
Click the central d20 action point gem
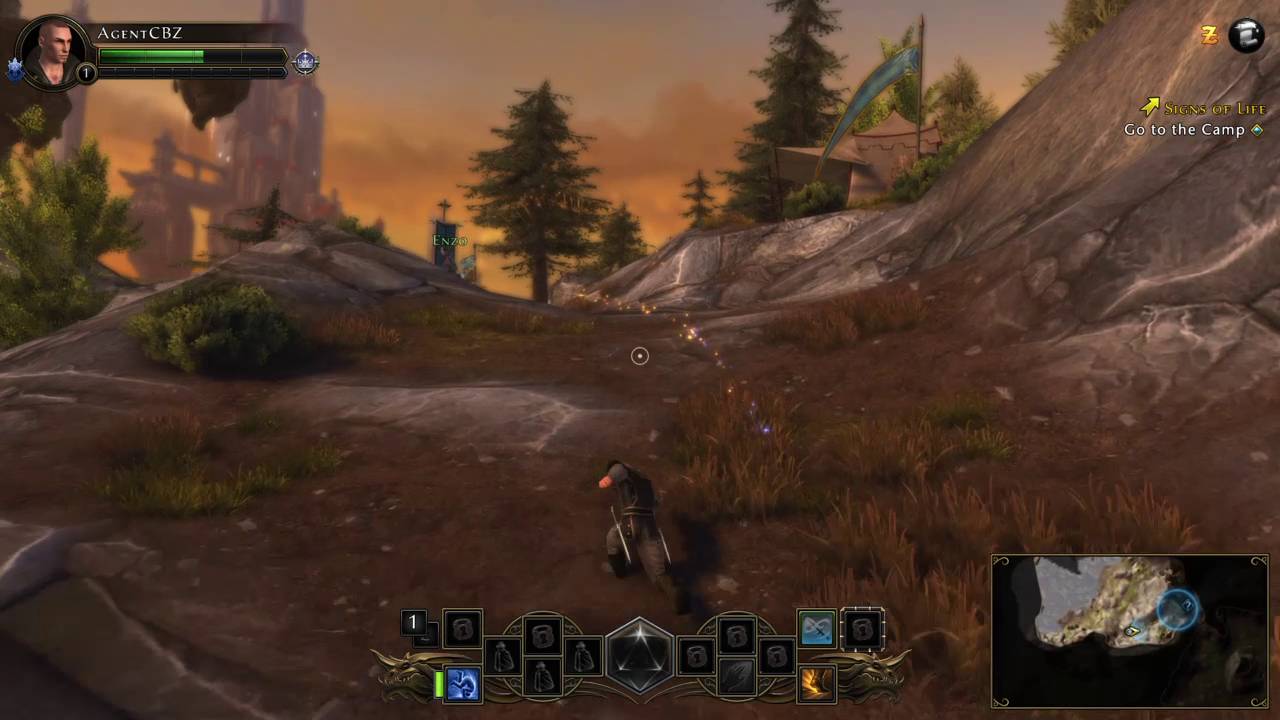click(640, 657)
